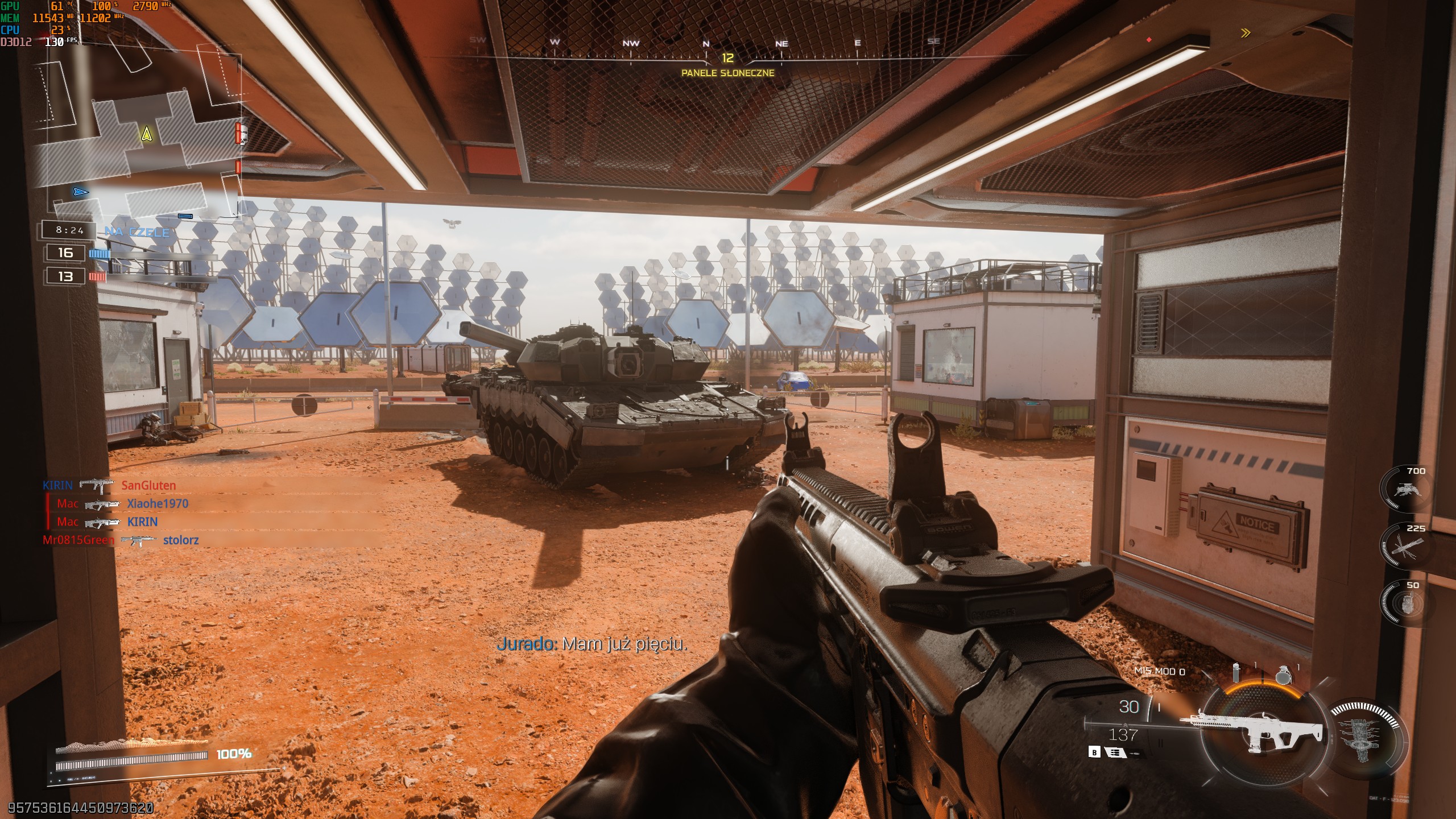Toggle the B fire-select key prompt
The width and height of the screenshot is (1456, 819).
1095,753
